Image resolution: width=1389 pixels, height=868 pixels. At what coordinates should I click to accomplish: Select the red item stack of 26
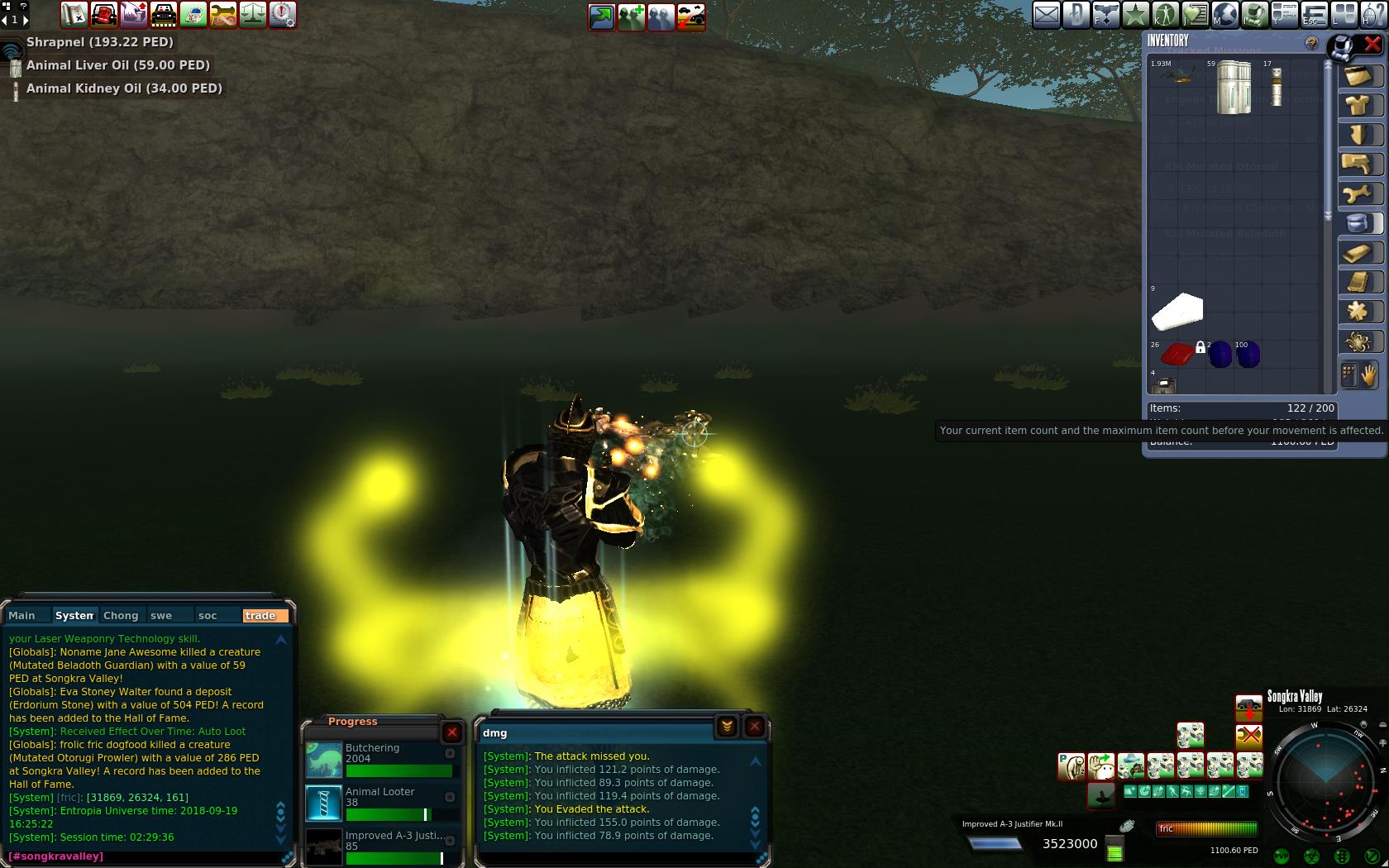pyautogui.click(x=1176, y=355)
